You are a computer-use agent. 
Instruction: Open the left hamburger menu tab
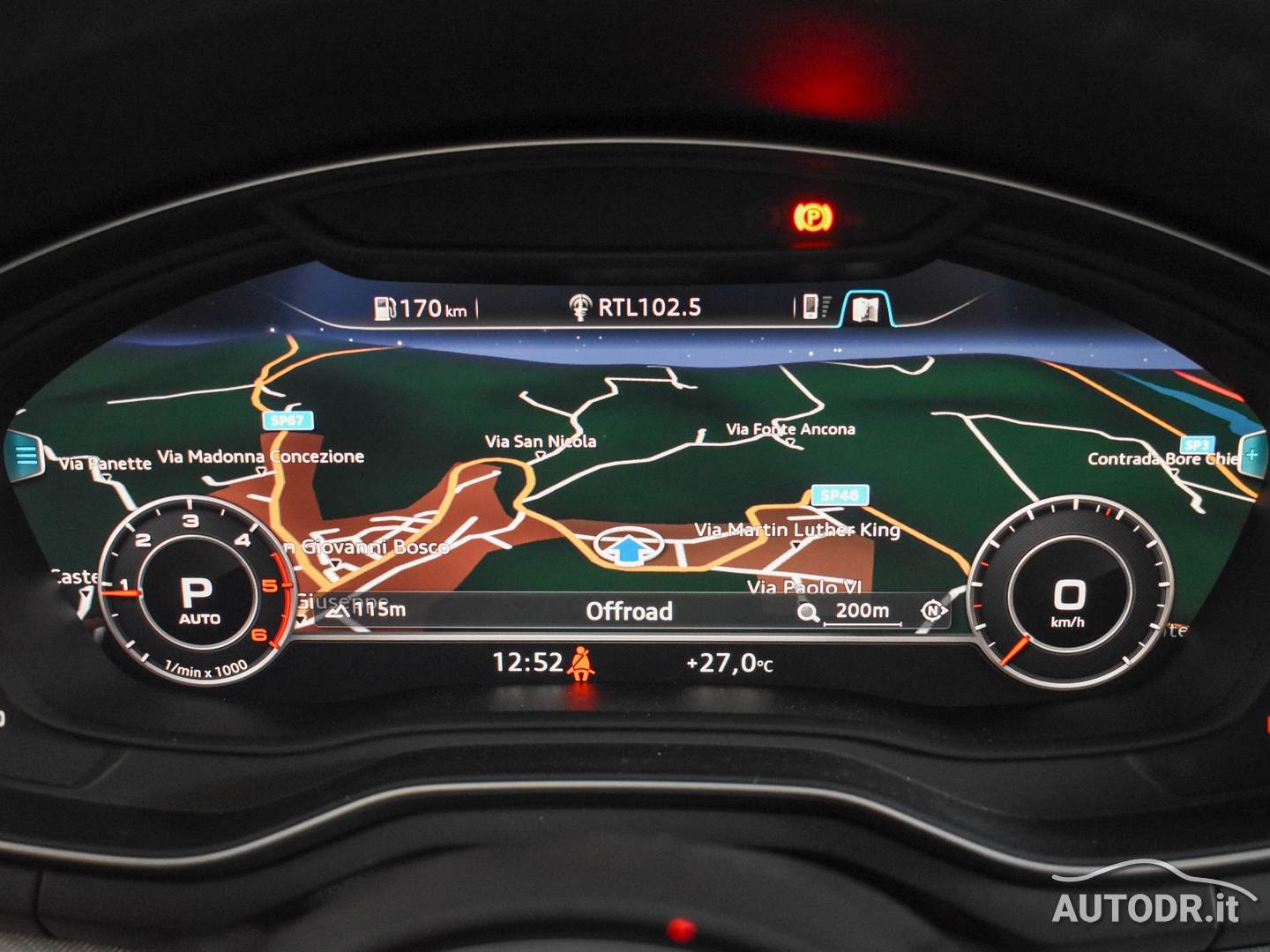pyautogui.click(x=26, y=456)
